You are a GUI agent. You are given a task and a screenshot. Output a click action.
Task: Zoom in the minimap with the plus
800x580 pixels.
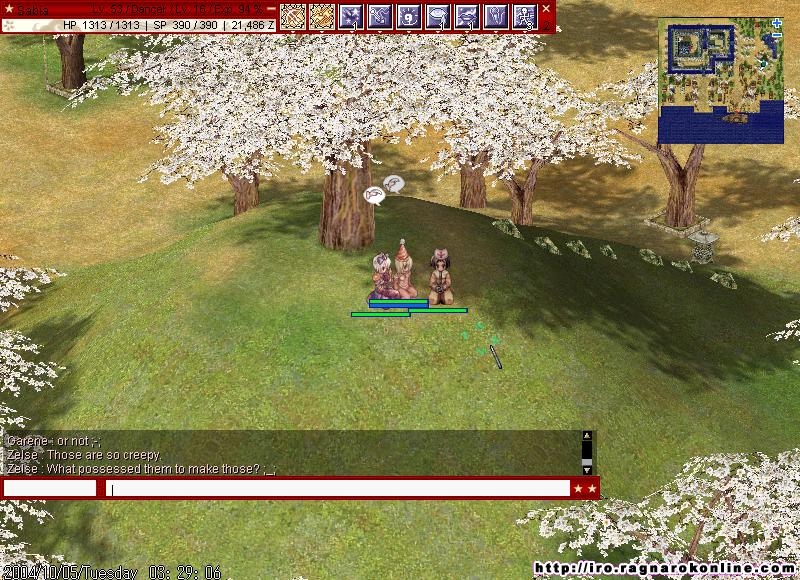coord(777,23)
